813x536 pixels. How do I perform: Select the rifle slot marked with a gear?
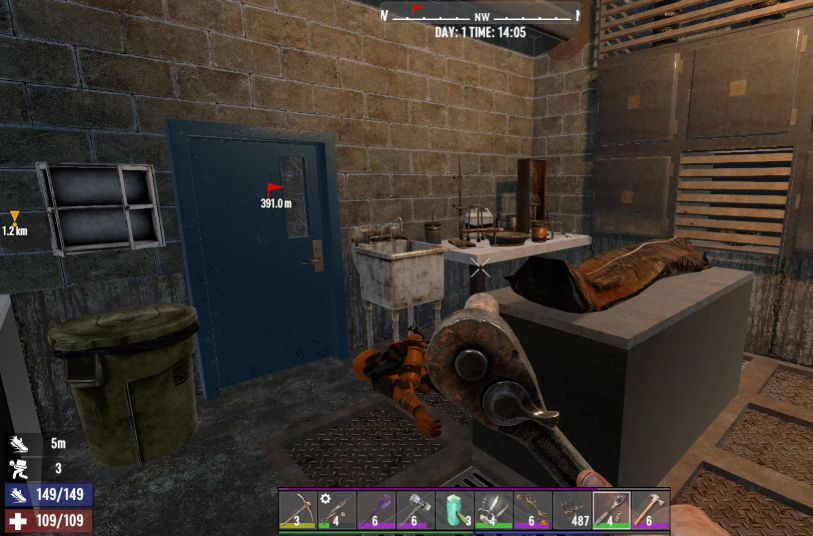click(x=336, y=508)
